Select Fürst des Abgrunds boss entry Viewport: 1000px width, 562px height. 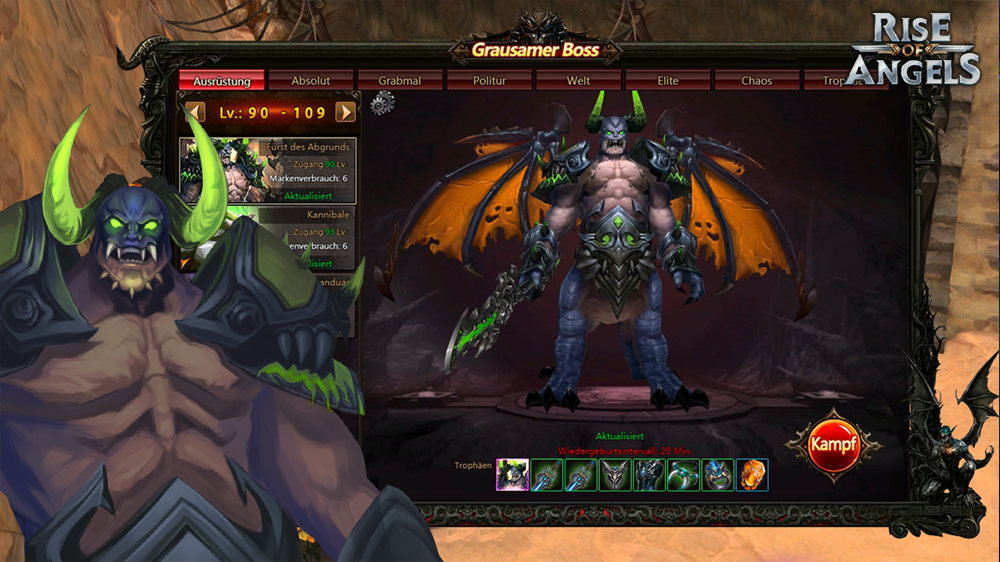point(267,170)
